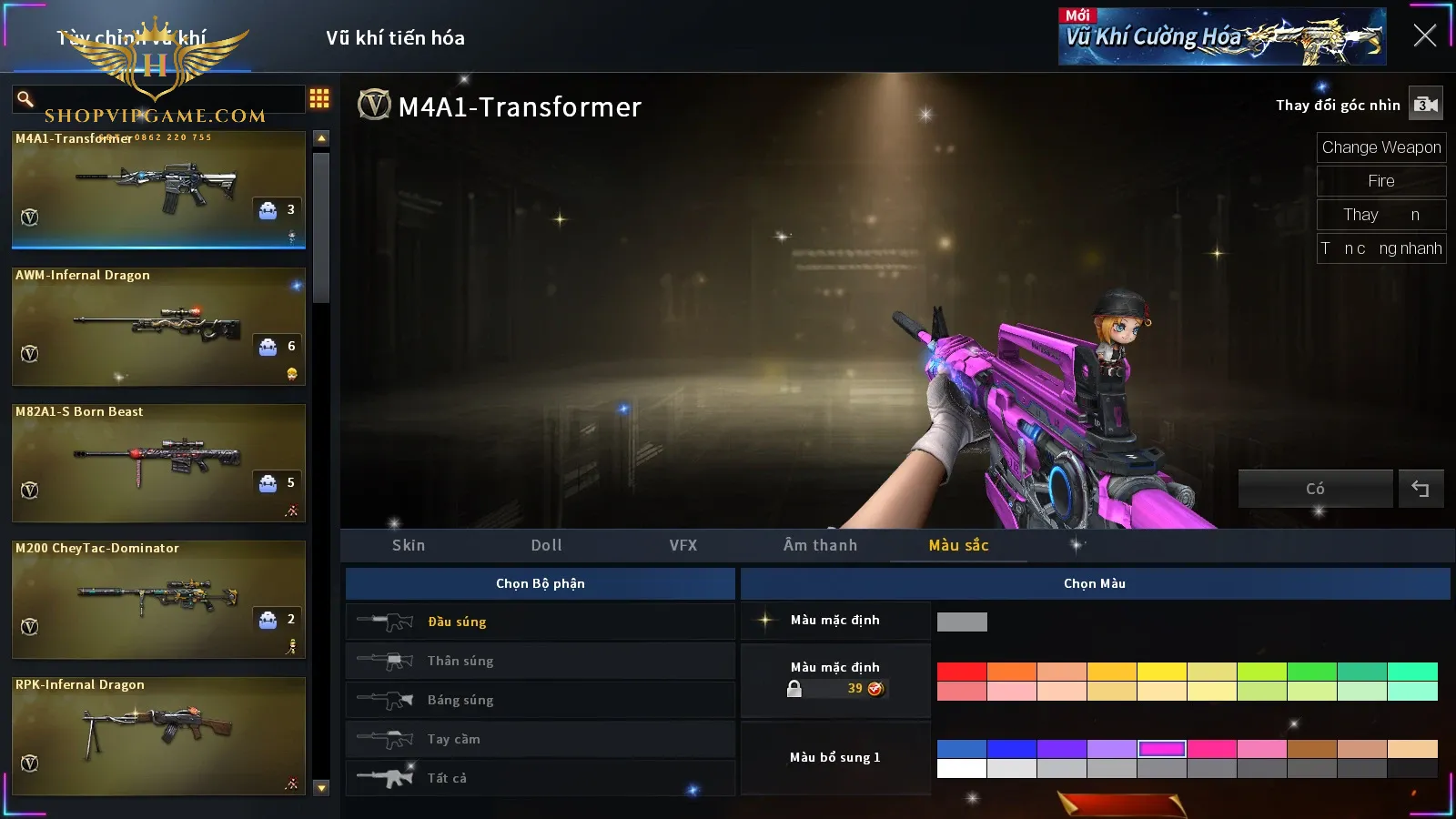Open the Skin tab

pos(409,545)
